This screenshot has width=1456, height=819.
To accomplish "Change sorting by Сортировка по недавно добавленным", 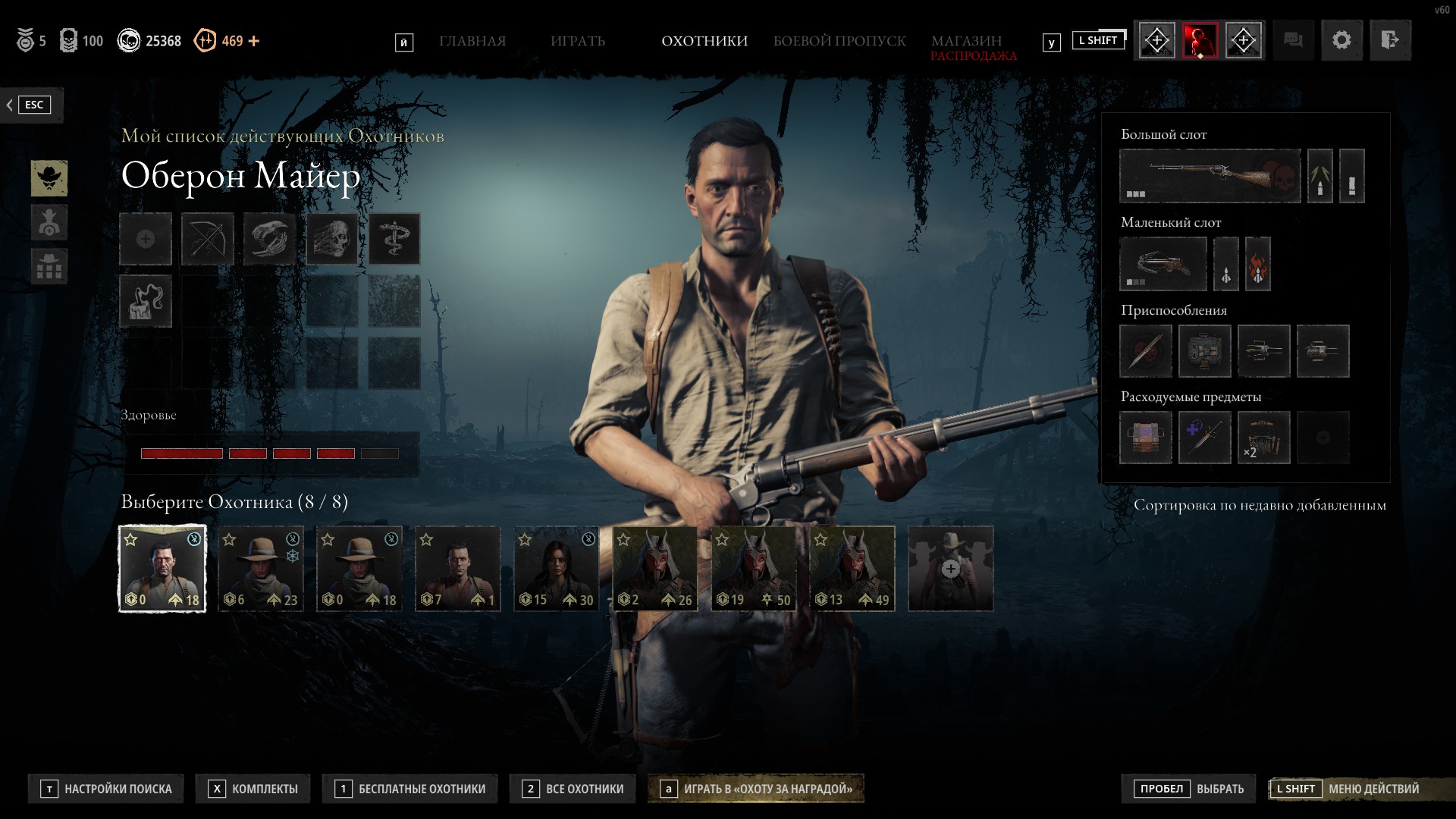I will pyautogui.click(x=1259, y=505).
